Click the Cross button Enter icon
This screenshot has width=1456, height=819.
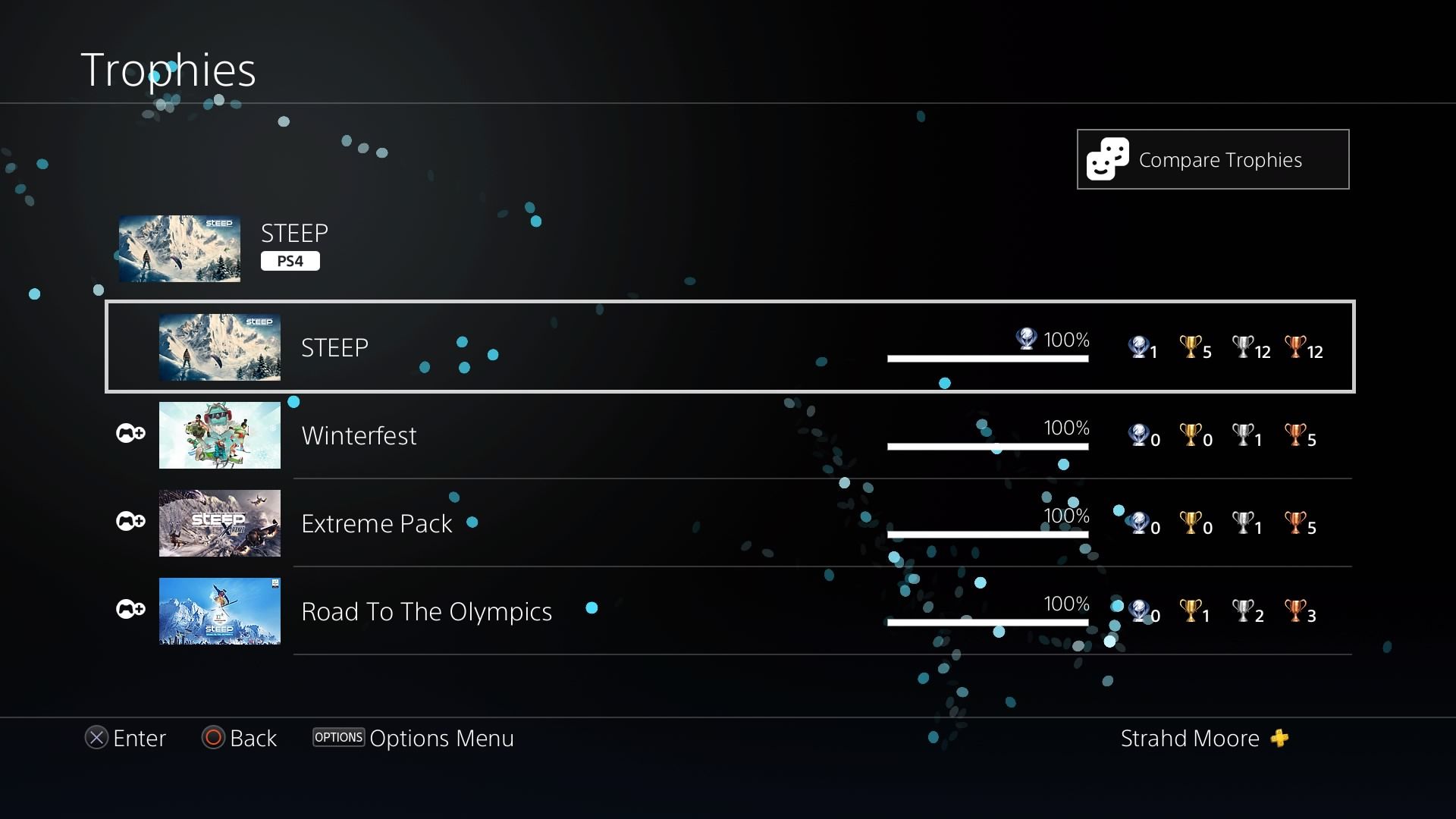pos(96,738)
